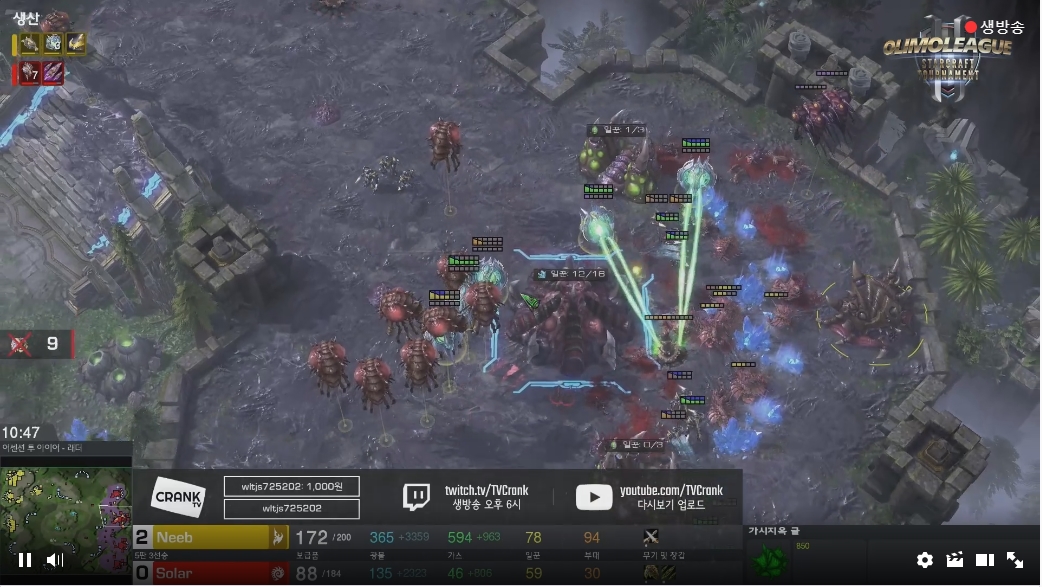The height and width of the screenshot is (587, 1042).
Task: Select the golden weapon upgrade production icon
Action: pyautogui.click(x=76, y=44)
